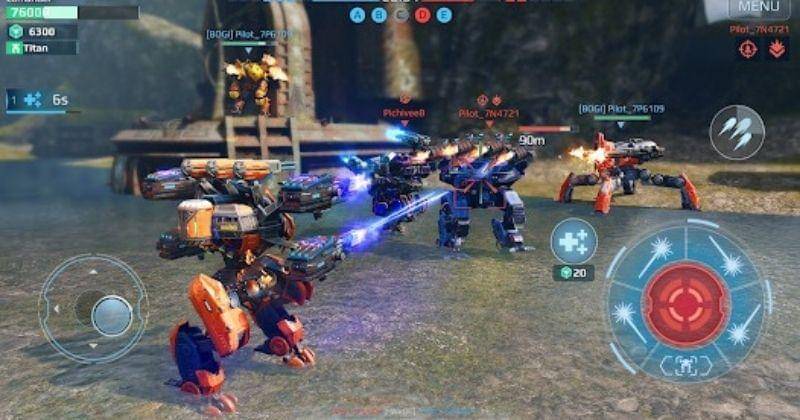Click the red rank chevron icon under Pilot_7N4721
Screen dimensions: 800x420
tap(776, 49)
